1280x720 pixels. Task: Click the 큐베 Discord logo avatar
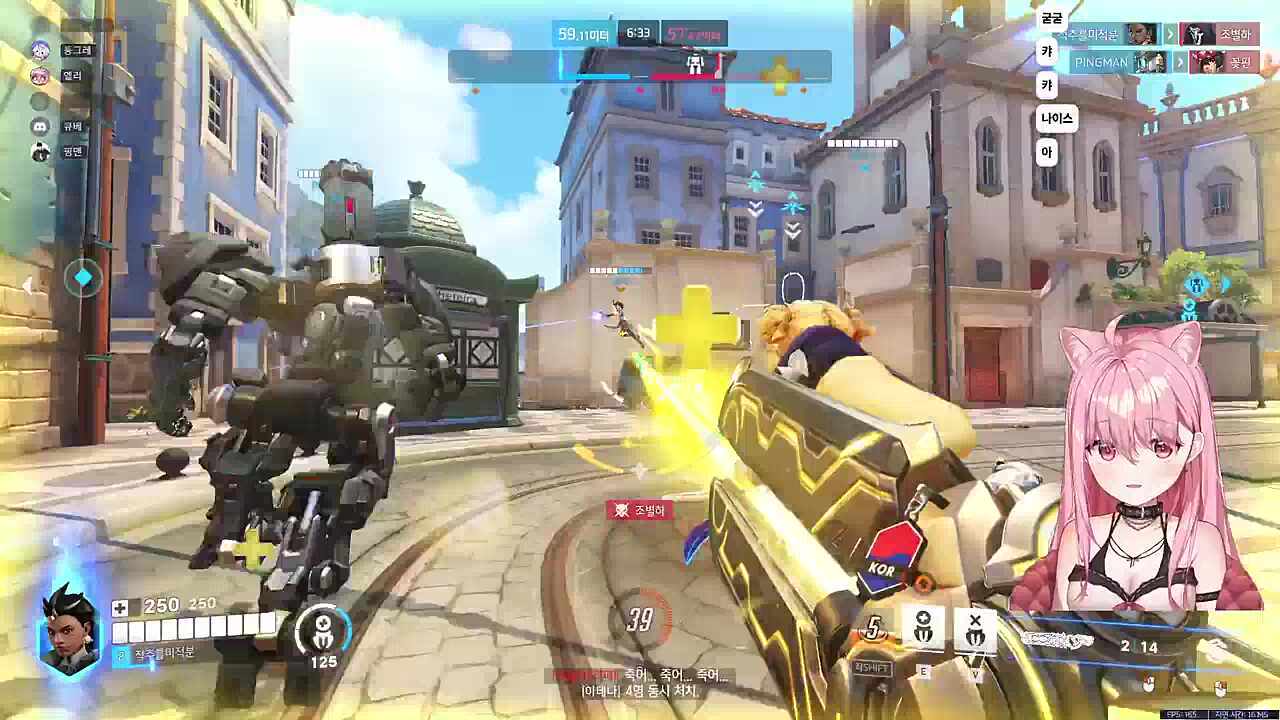pyautogui.click(x=41, y=127)
